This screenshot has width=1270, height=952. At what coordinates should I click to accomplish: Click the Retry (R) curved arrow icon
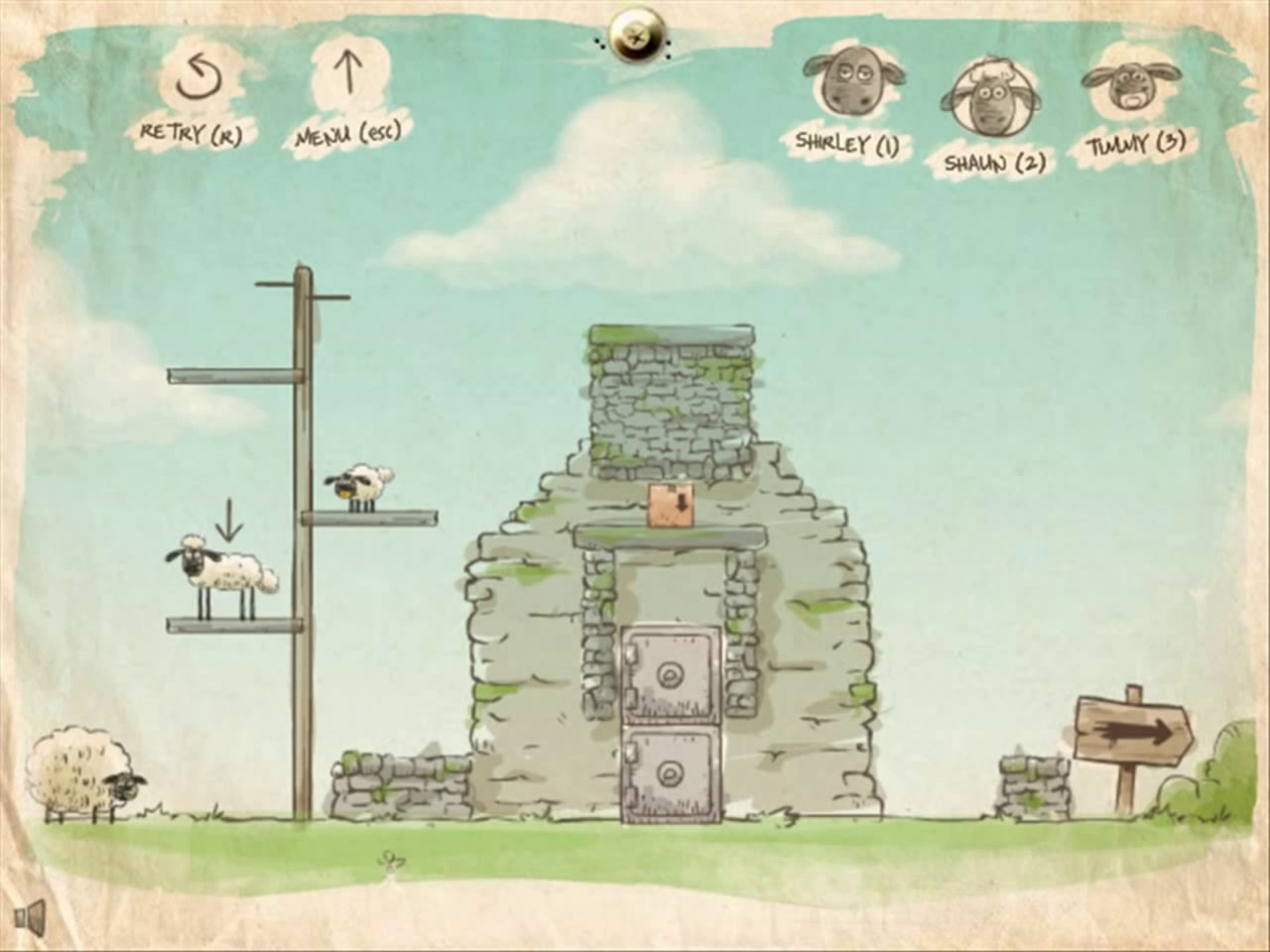click(198, 79)
